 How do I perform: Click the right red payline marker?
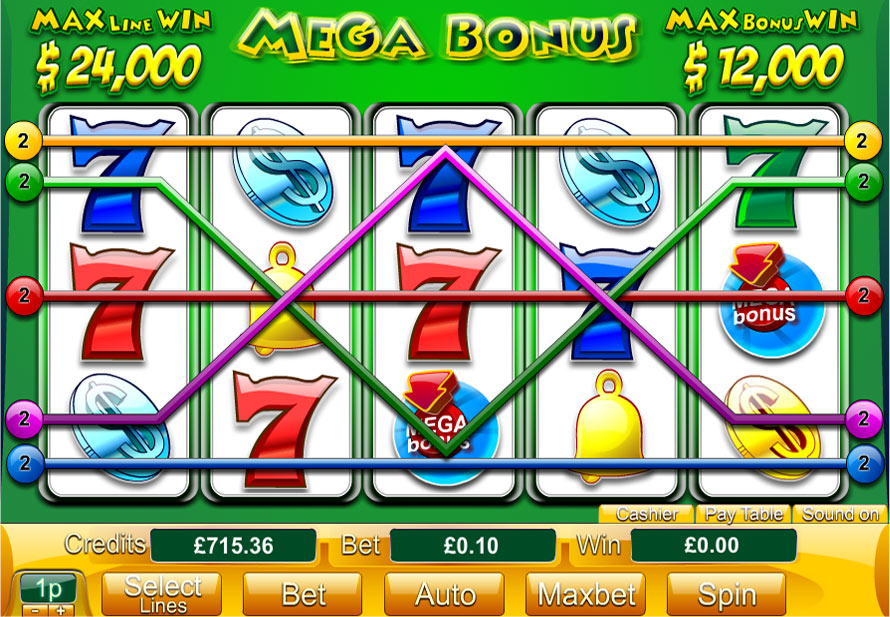pos(862,295)
